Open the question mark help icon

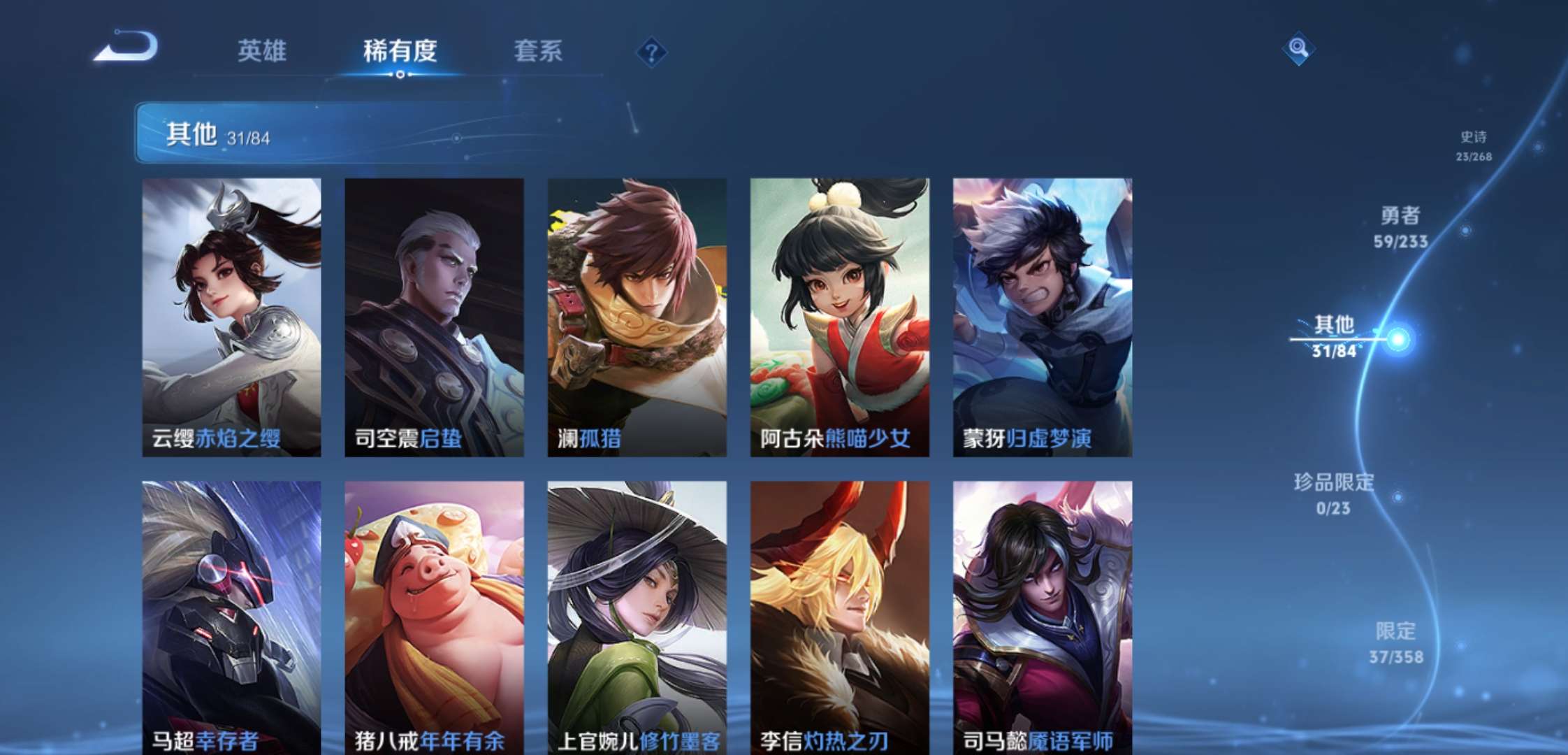click(651, 51)
